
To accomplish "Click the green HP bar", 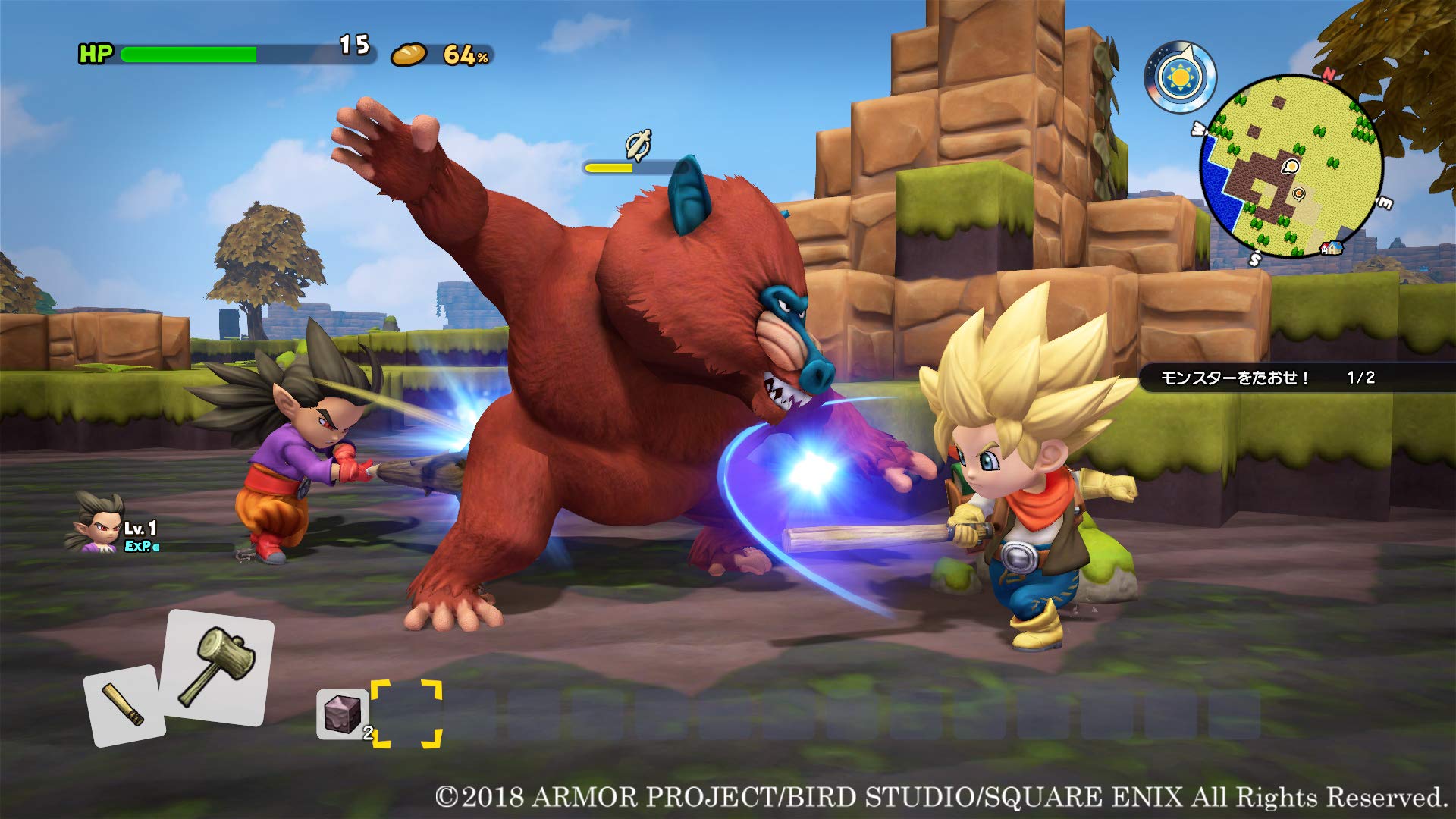I will pos(190,53).
